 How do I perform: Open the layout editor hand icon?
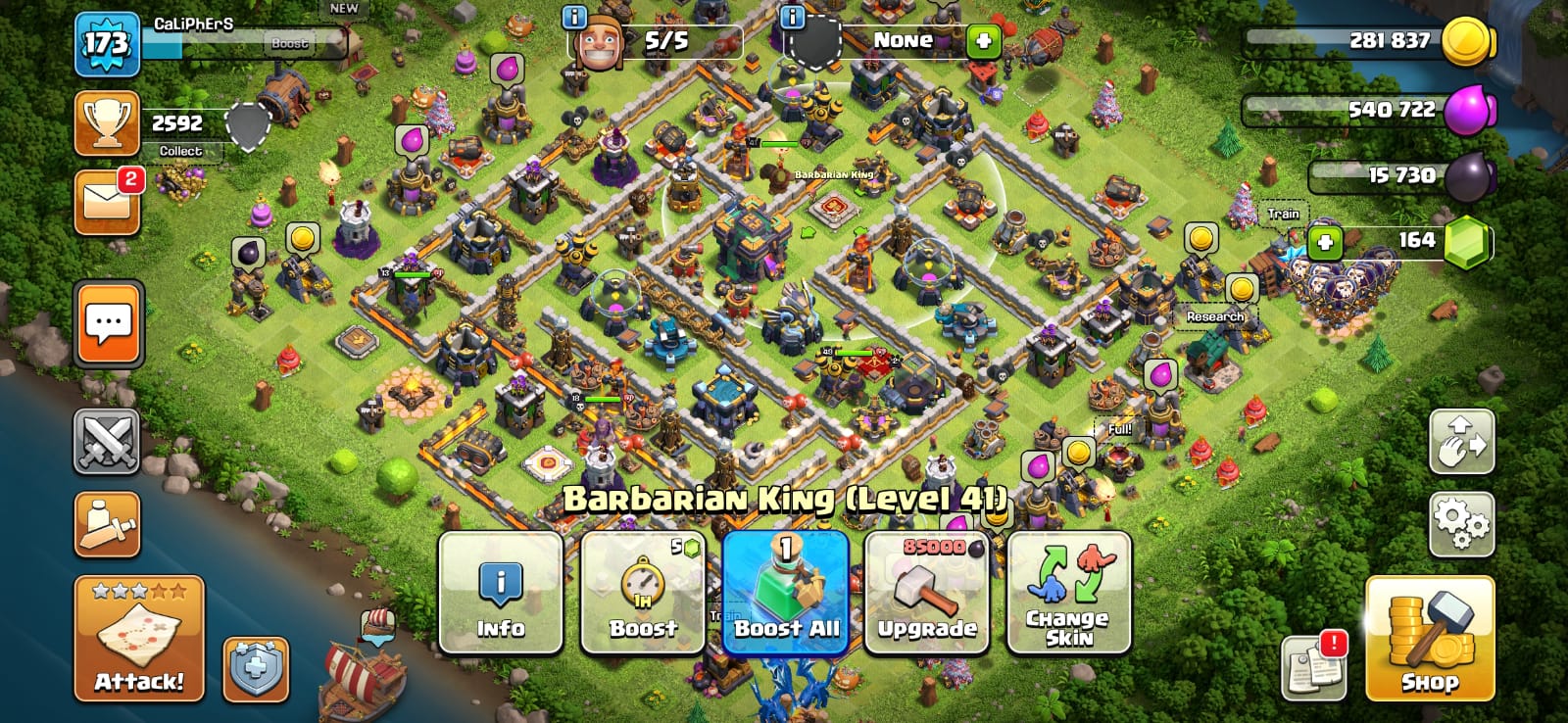click(1461, 442)
